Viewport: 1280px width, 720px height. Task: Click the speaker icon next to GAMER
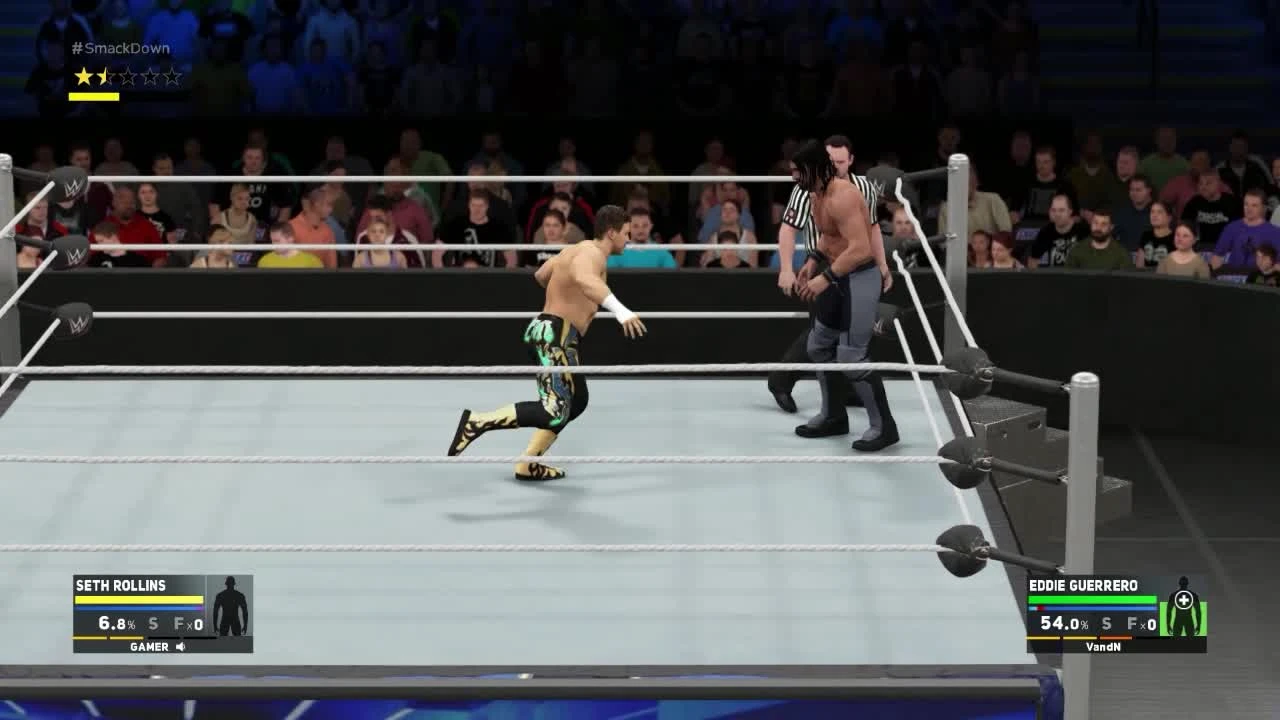(x=178, y=646)
